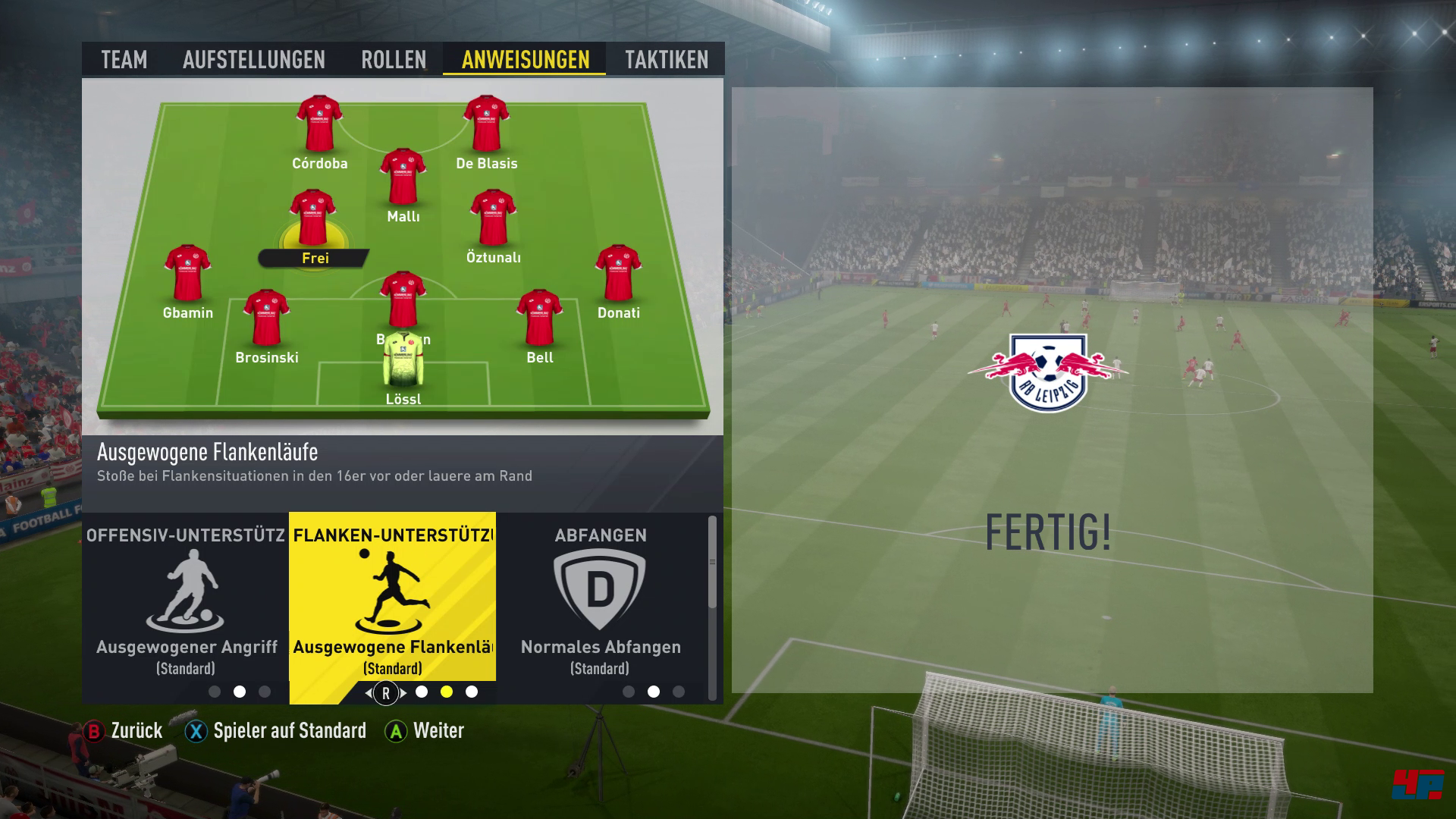
Task: Select right wing-back Donati
Action: [x=618, y=275]
